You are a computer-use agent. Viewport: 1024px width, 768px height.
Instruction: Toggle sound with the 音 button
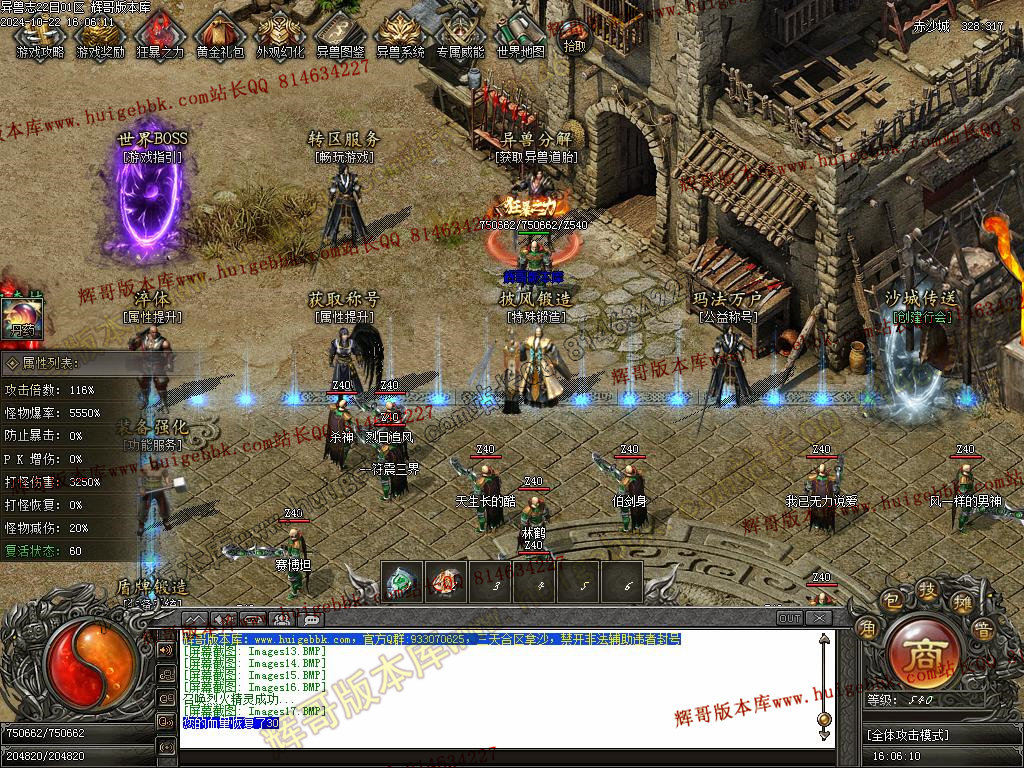983,630
